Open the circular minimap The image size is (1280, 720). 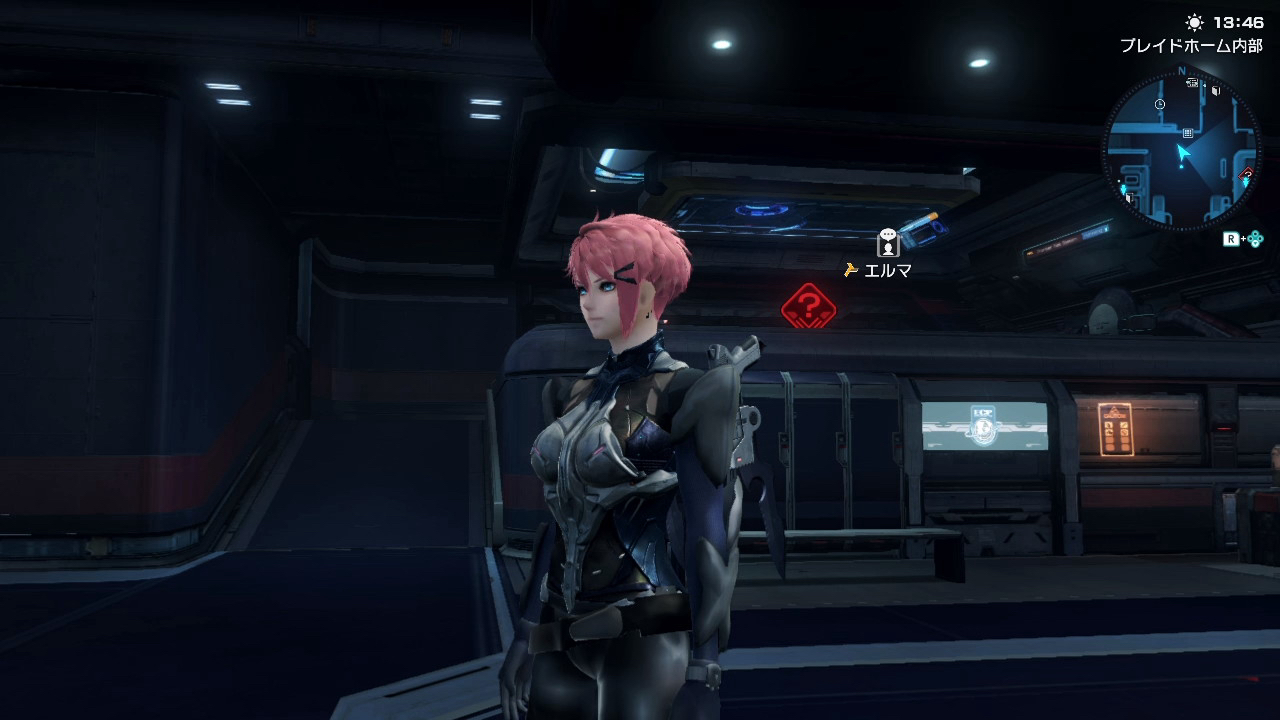click(1181, 150)
